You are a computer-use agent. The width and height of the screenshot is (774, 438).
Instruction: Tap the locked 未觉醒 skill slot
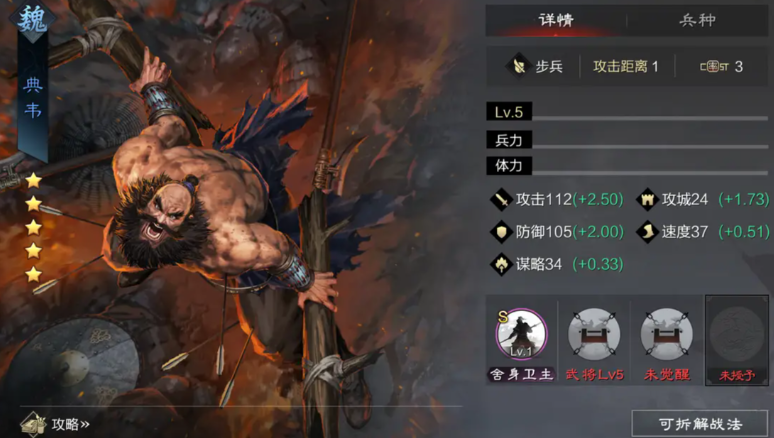point(666,334)
